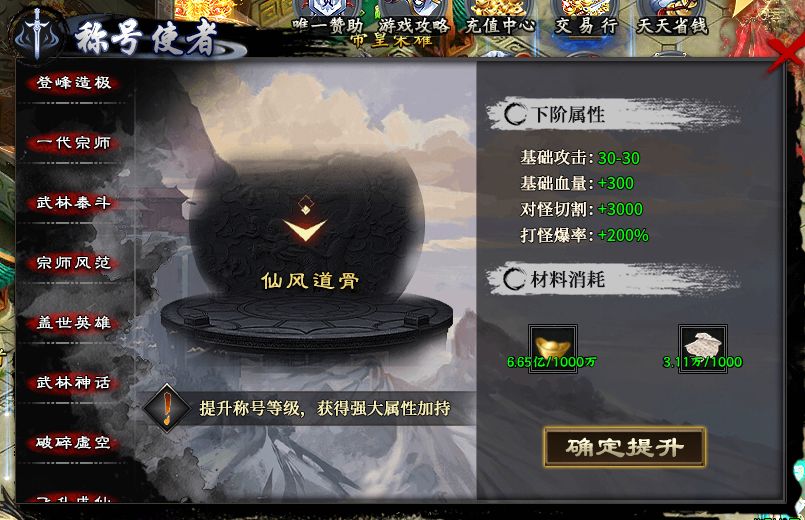
Task: Switch to the 武林泰斗 title
Action: (73, 203)
